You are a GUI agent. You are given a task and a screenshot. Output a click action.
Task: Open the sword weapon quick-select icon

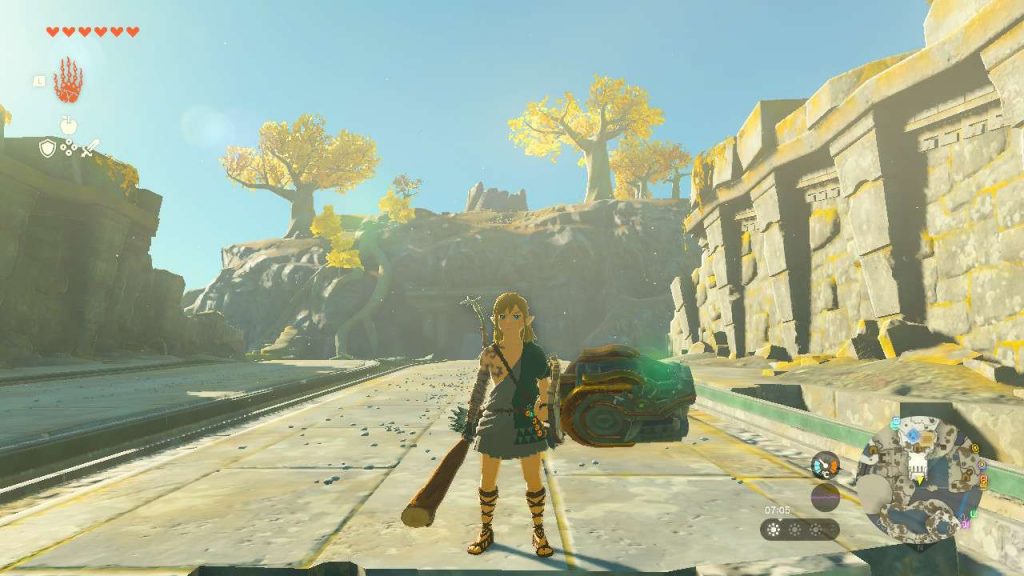(91, 148)
